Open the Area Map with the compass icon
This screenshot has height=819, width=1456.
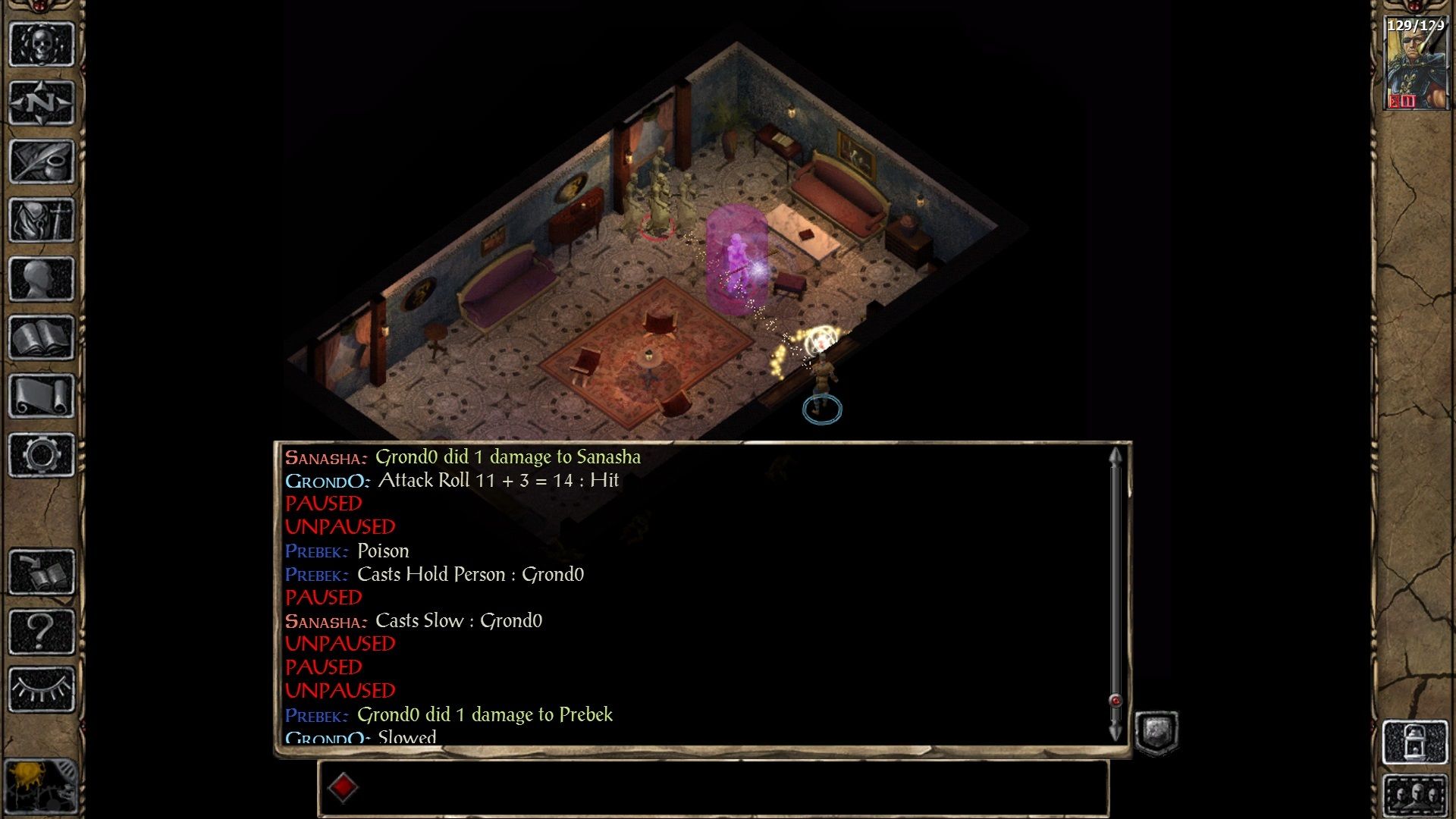42,102
